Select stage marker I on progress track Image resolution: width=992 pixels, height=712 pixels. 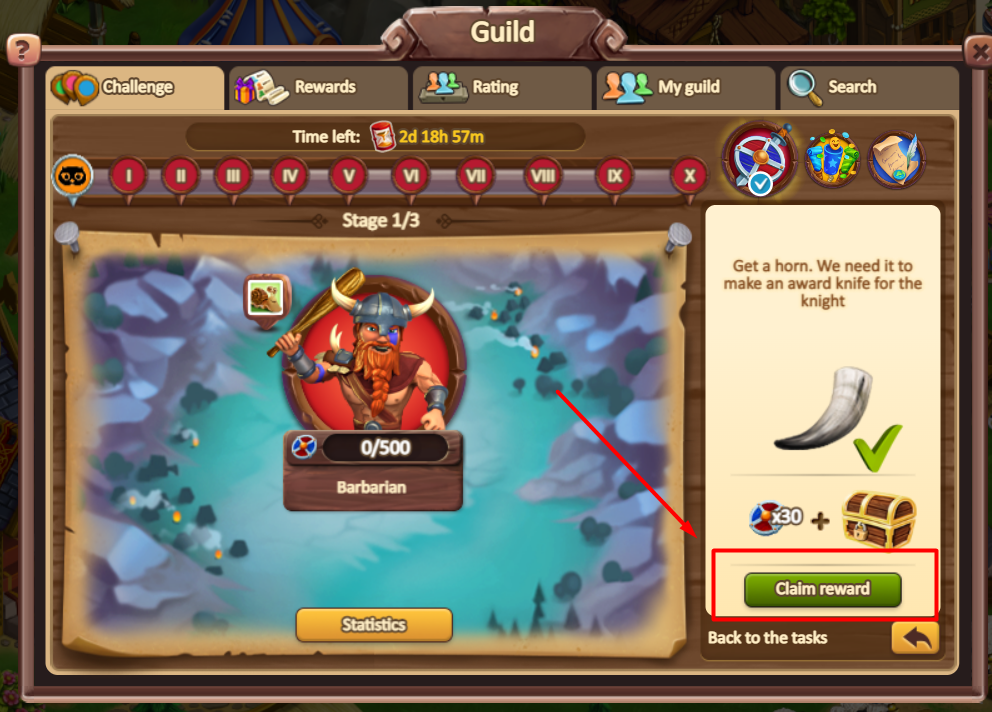coord(128,177)
